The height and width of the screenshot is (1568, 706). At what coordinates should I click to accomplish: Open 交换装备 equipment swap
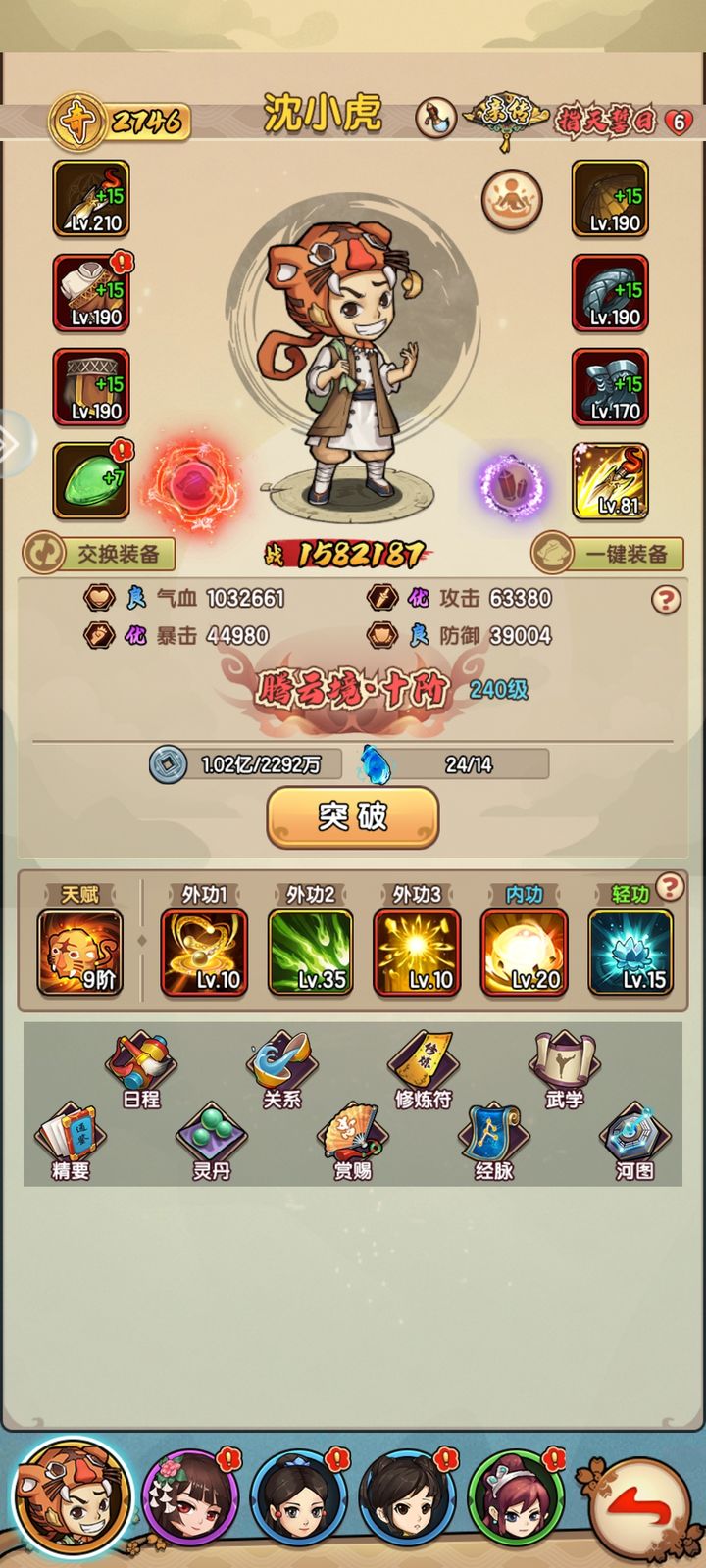[99, 554]
